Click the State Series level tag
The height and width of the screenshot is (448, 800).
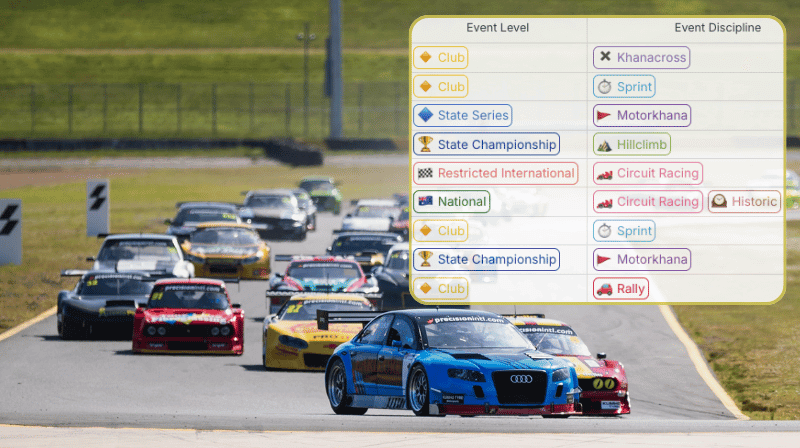462,116
